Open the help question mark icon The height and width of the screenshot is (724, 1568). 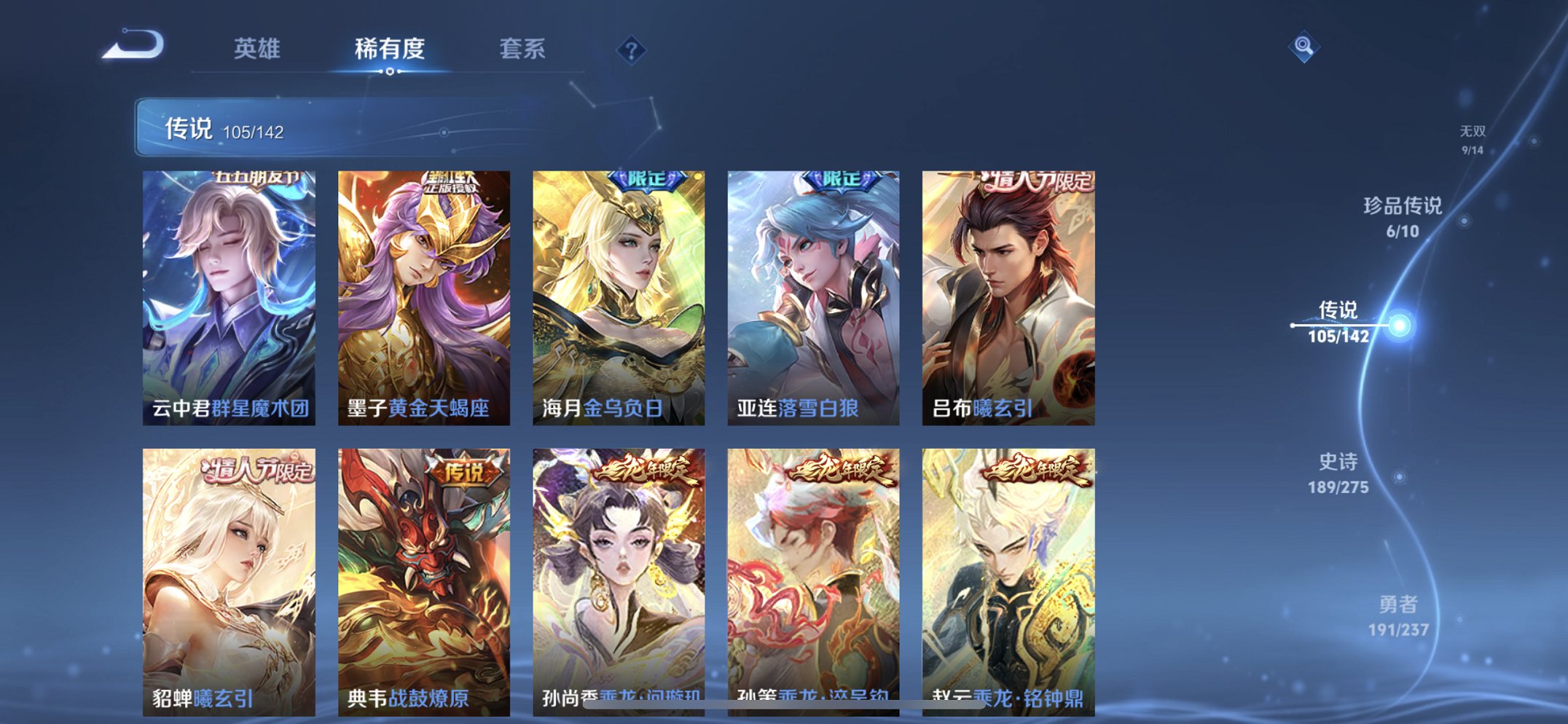click(x=630, y=48)
